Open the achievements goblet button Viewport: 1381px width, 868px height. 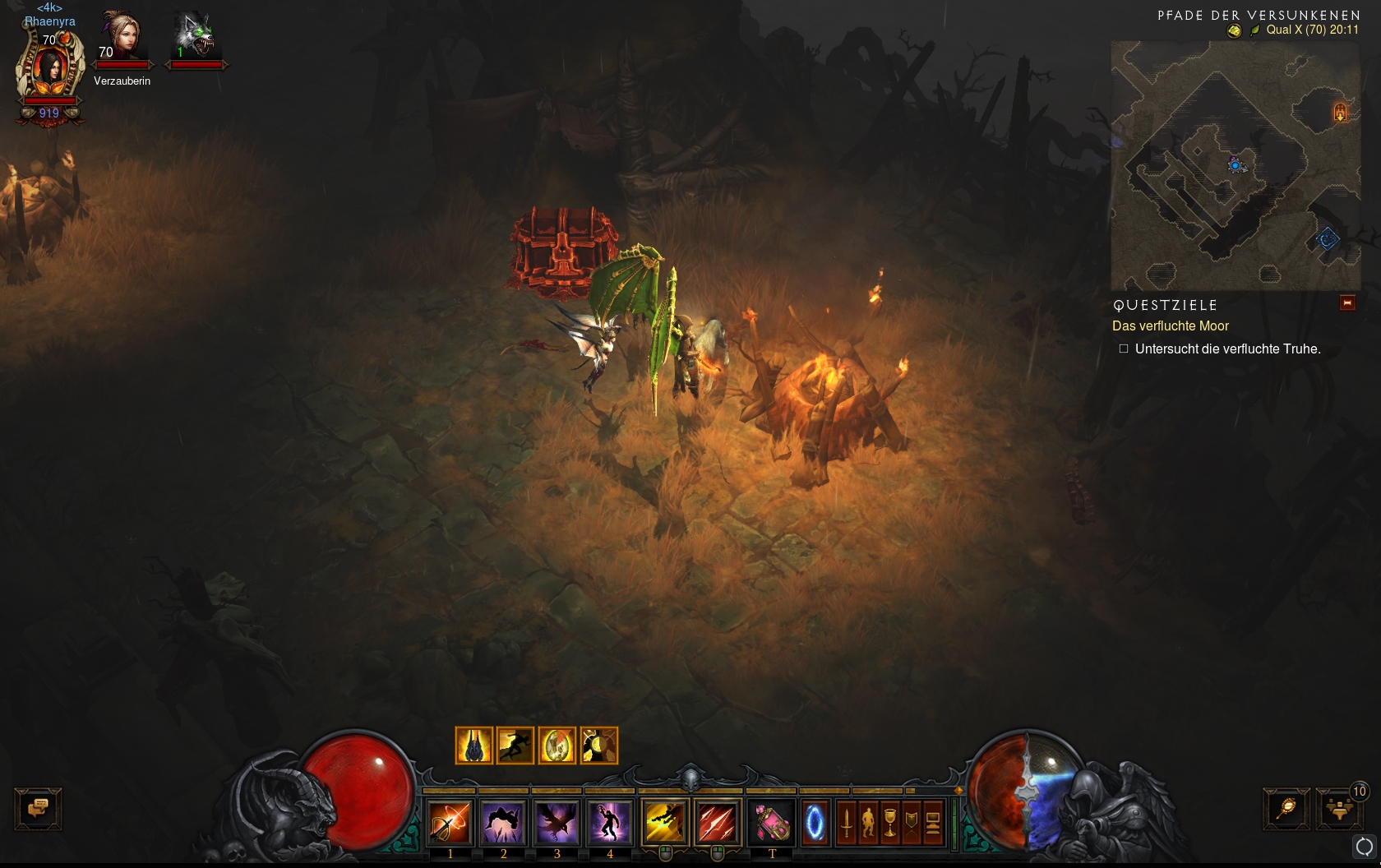click(x=889, y=821)
